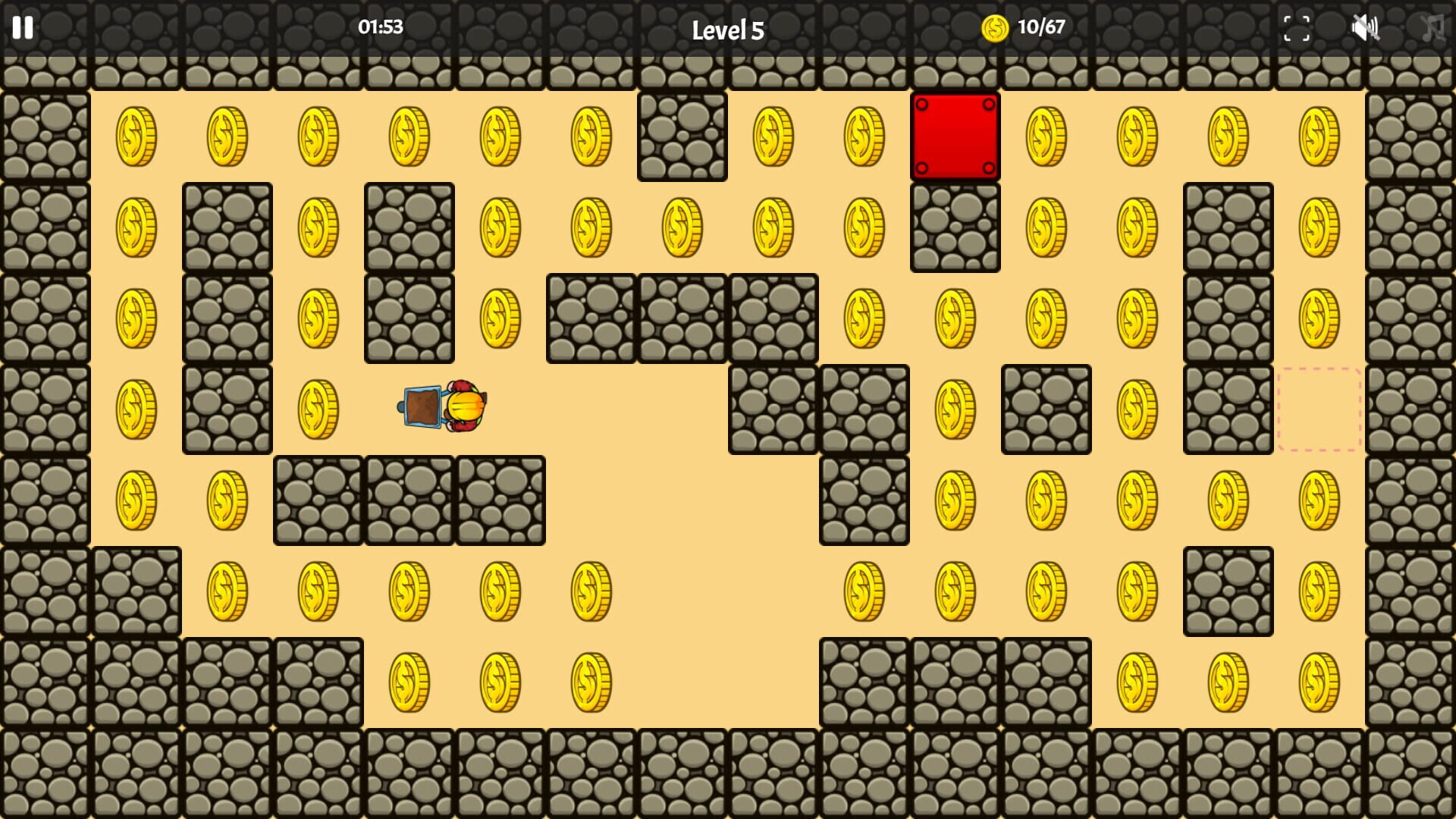Click the dashed goal square on the right side

pos(1318,410)
